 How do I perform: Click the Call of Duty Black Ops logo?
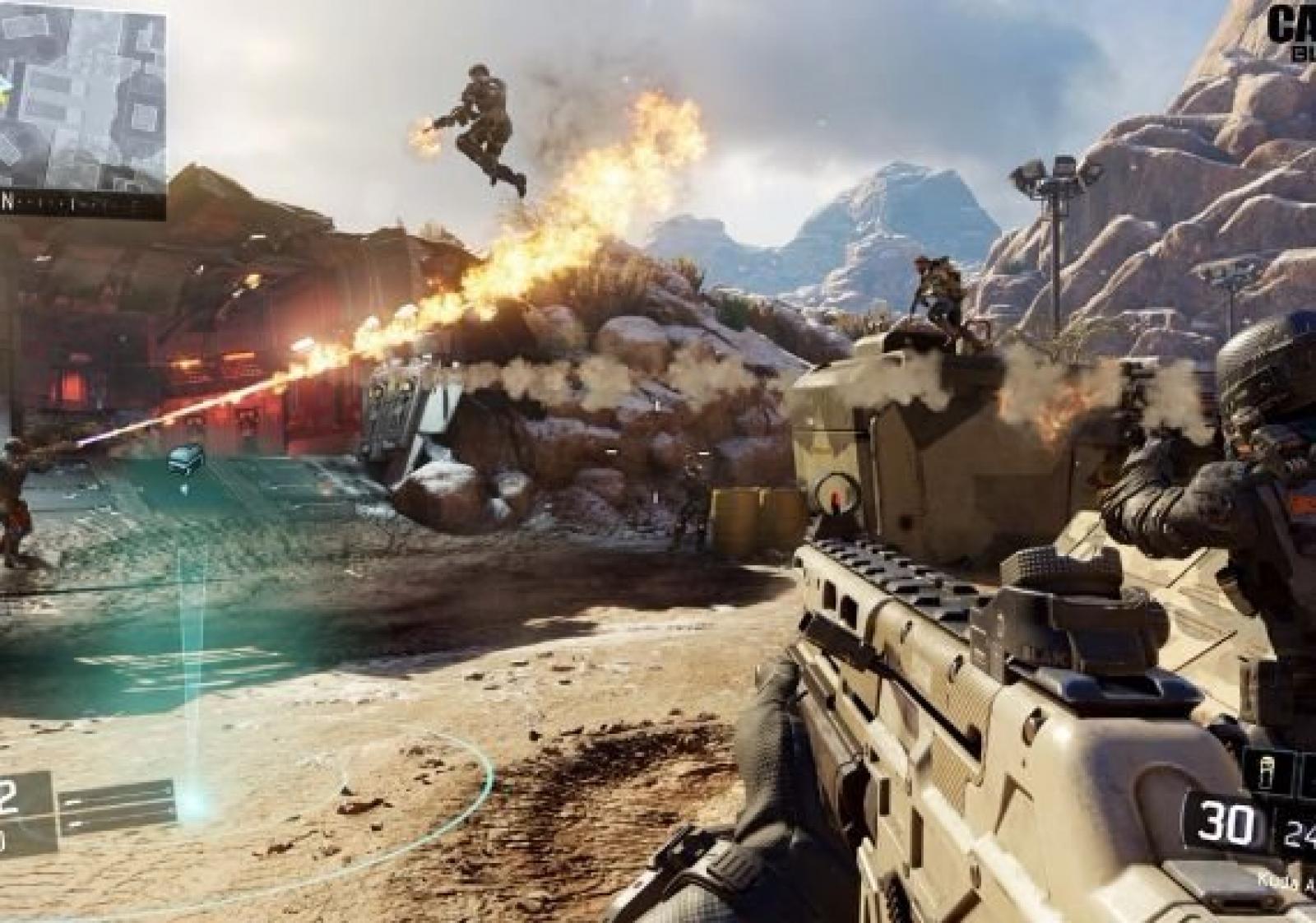click(x=1292, y=29)
